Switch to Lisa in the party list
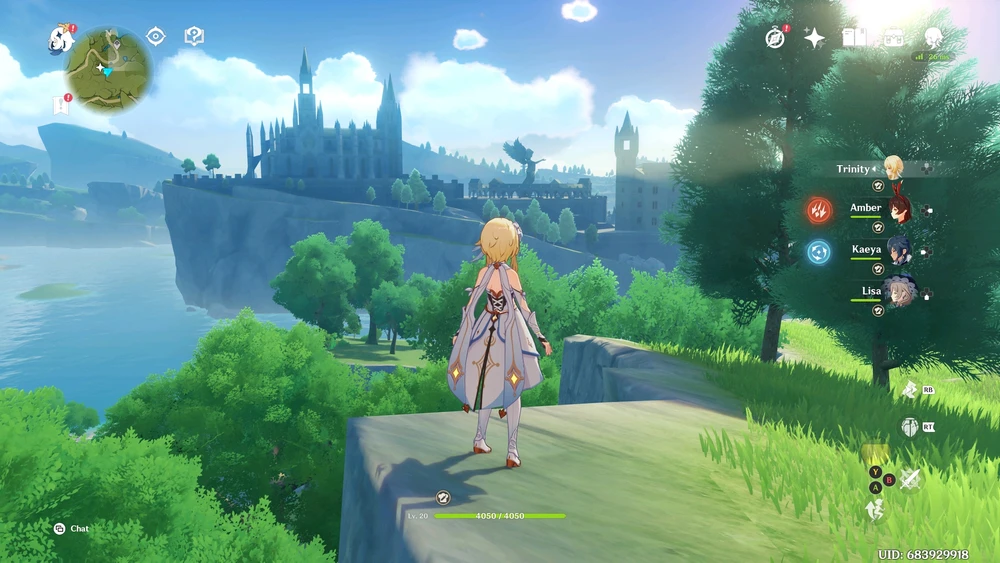 pos(897,292)
